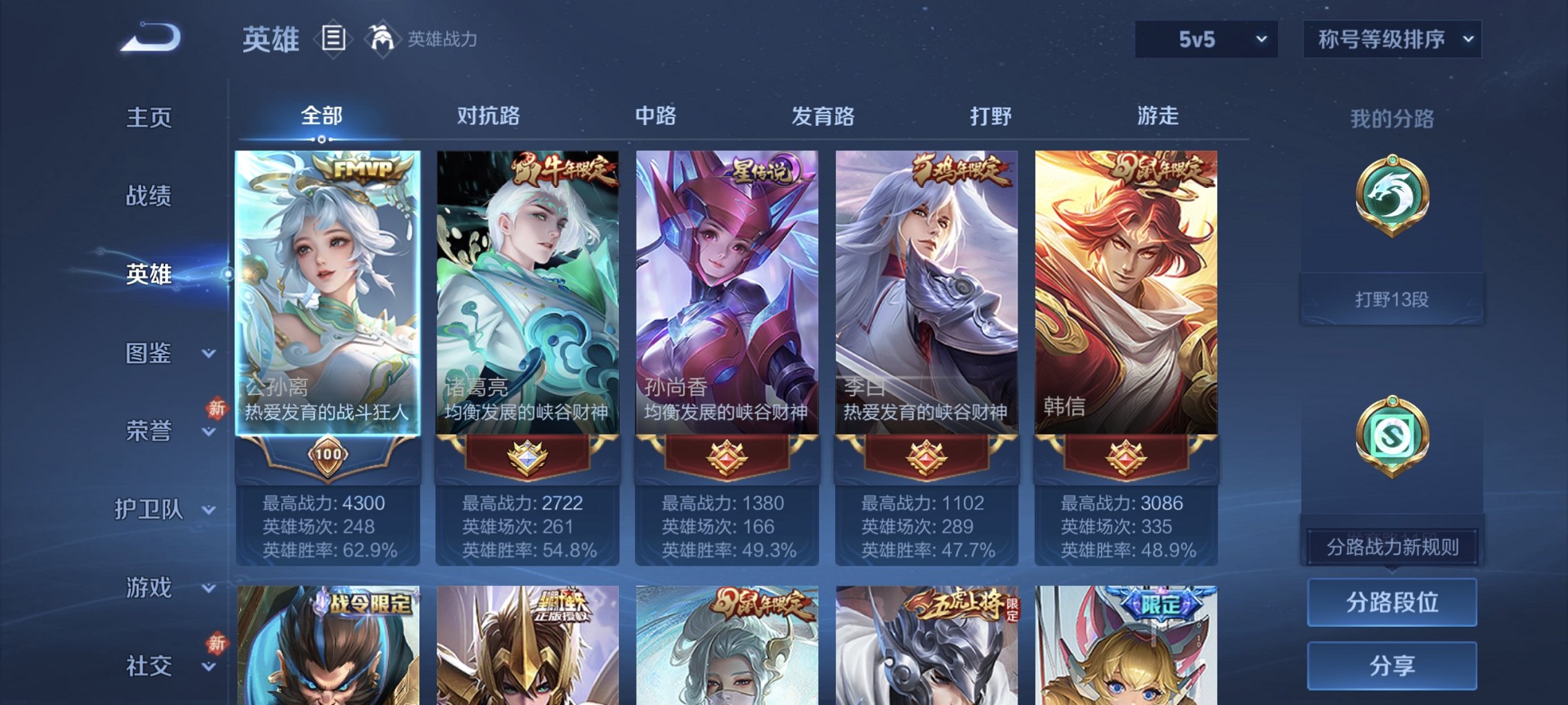Open the hero handbook icon beside 英雄 title
This screenshot has width=1568, height=705.
click(334, 39)
